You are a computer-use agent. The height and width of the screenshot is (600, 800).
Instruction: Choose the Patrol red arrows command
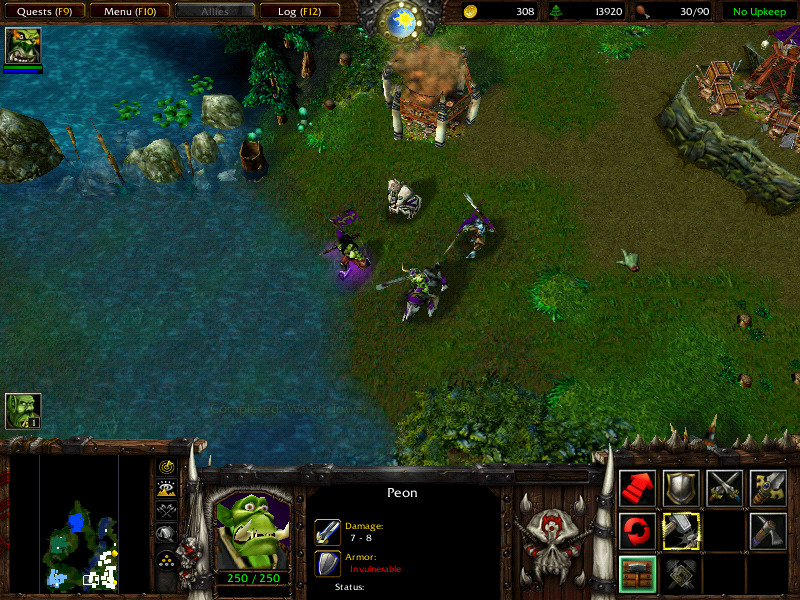[x=638, y=531]
